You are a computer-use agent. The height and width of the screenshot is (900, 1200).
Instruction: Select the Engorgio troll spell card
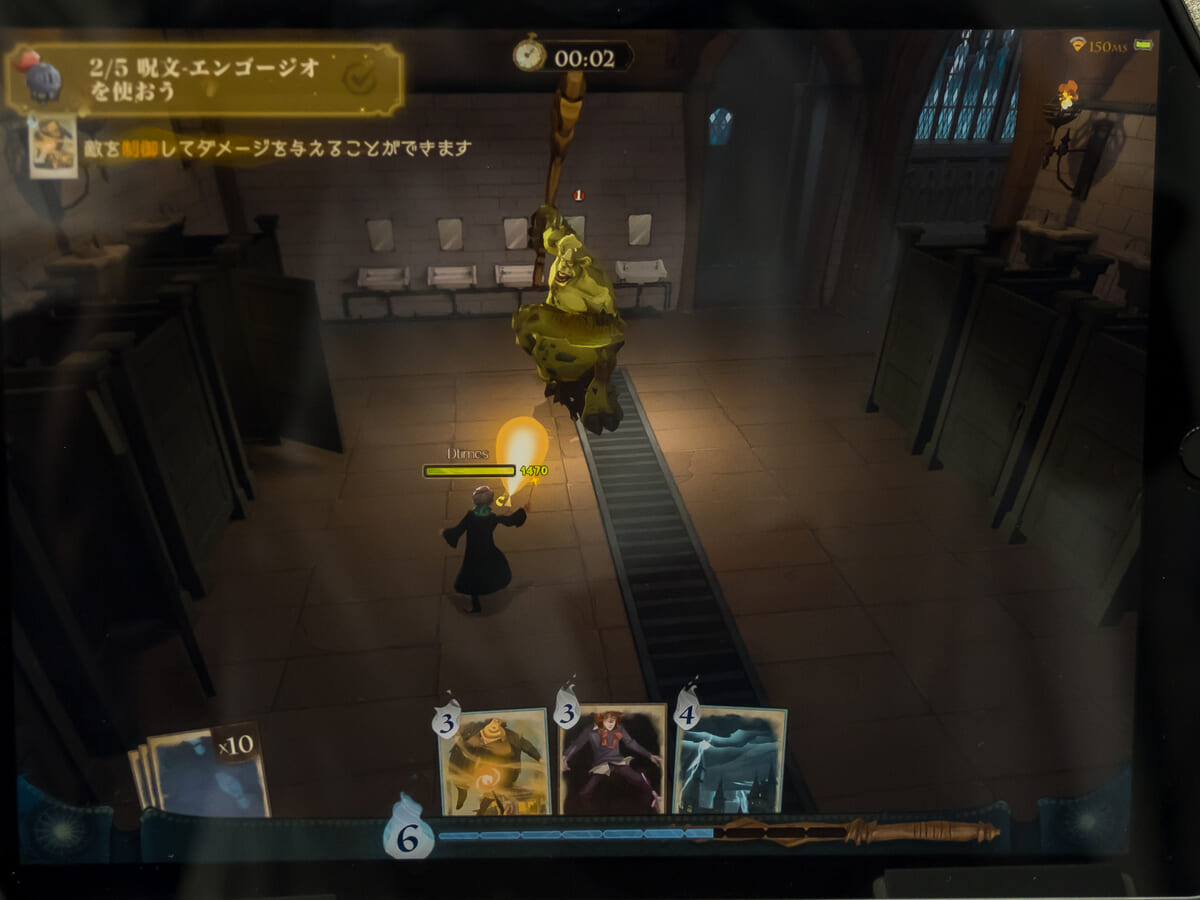coord(494,761)
